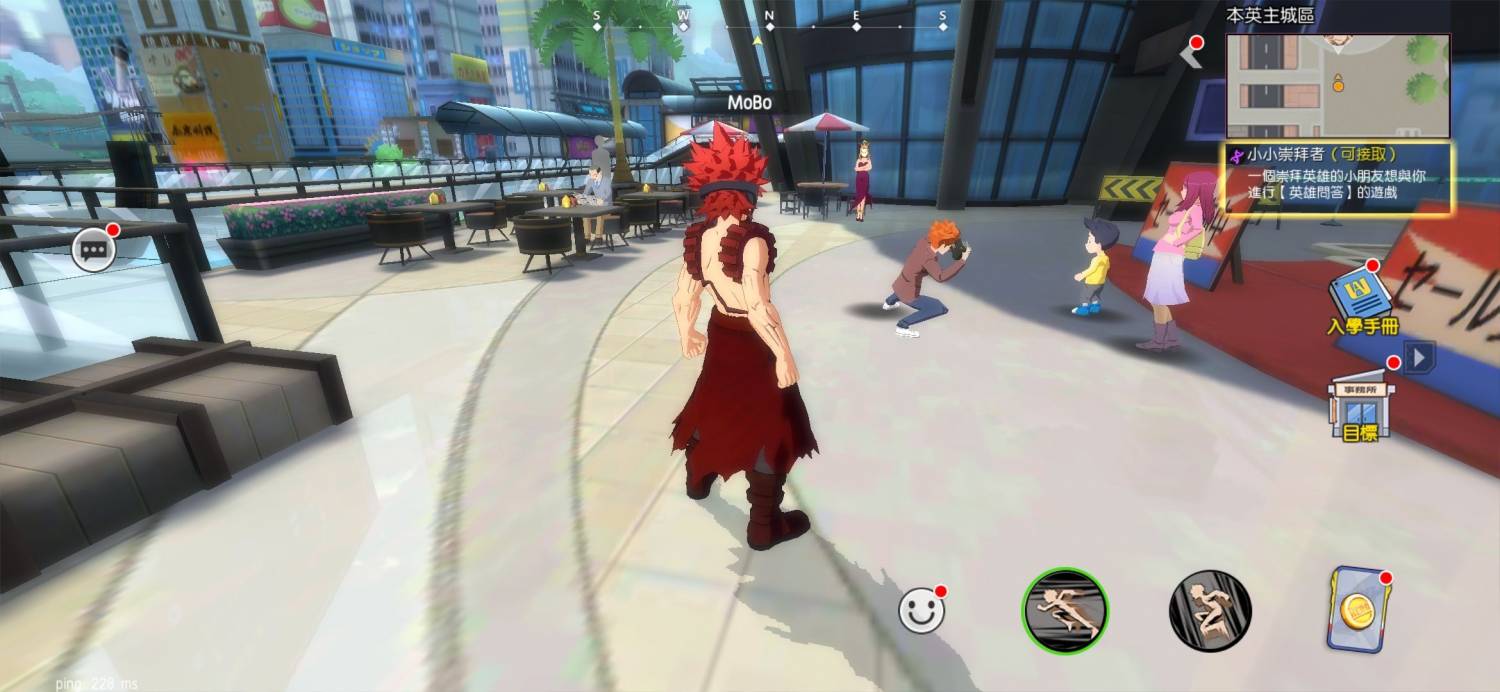Open the gold coin card icon

tap(1356, 610)
